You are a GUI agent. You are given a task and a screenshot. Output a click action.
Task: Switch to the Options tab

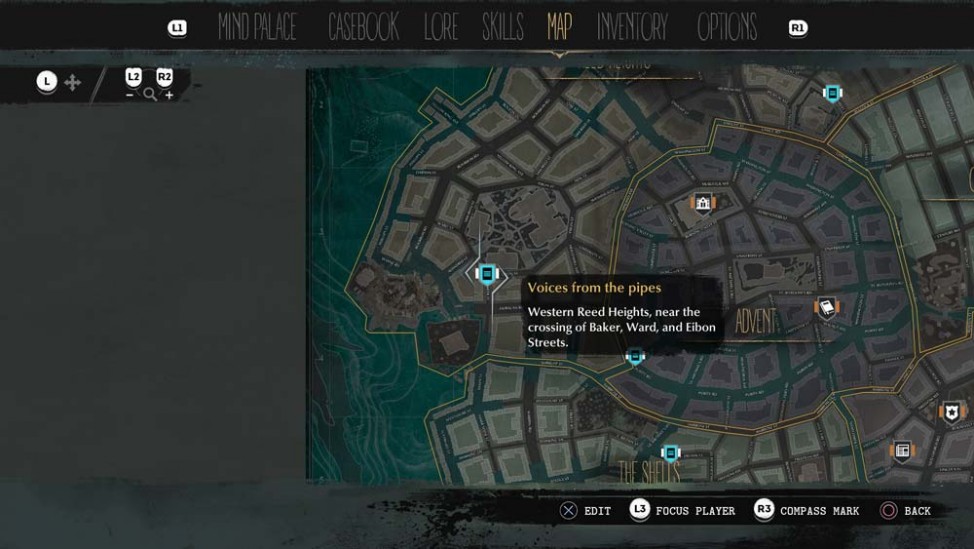point(727,28)
